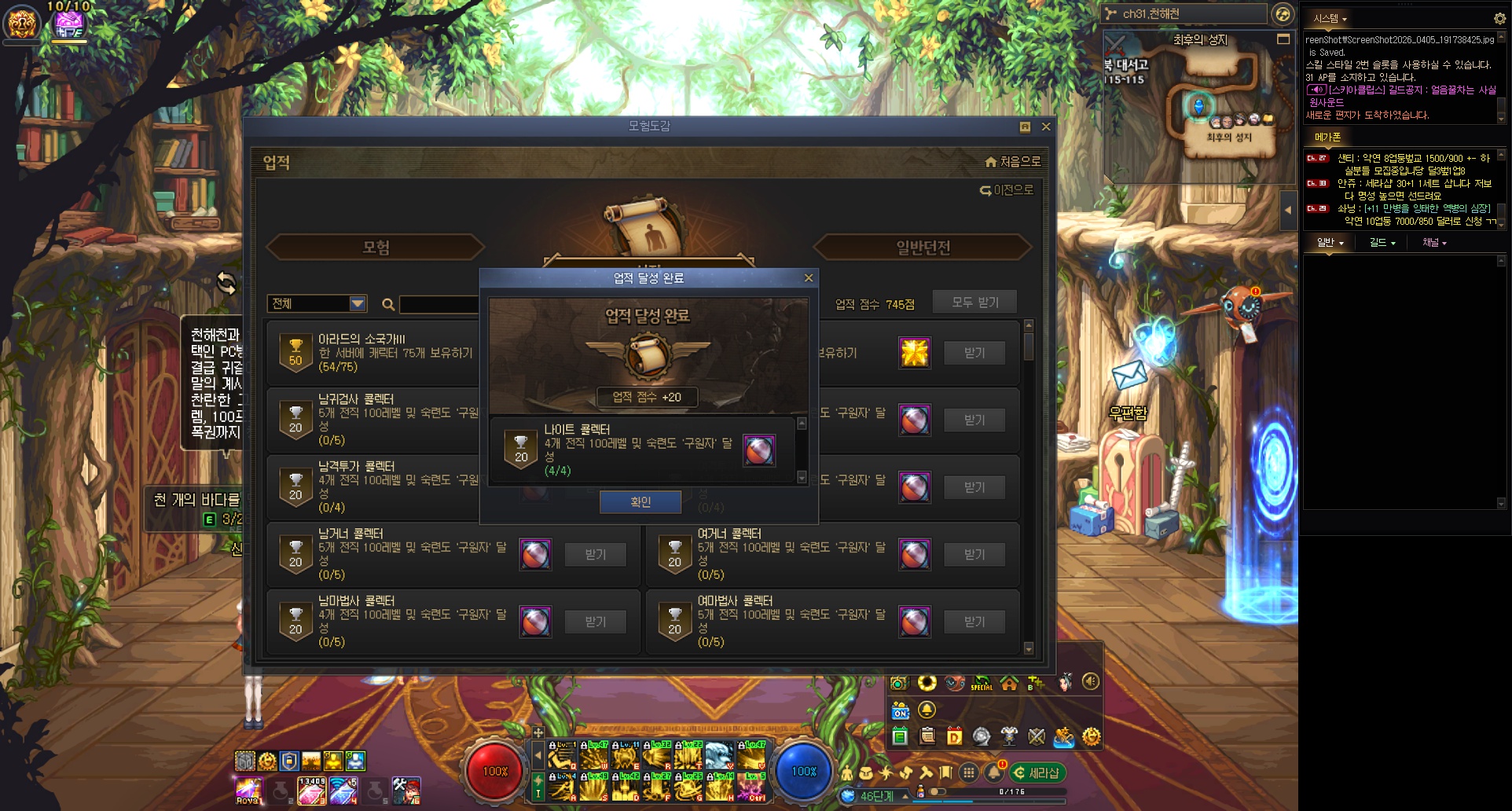Return home via 처음으로 link
The width and height of the screenshot is (1512, 811).
1013,162
